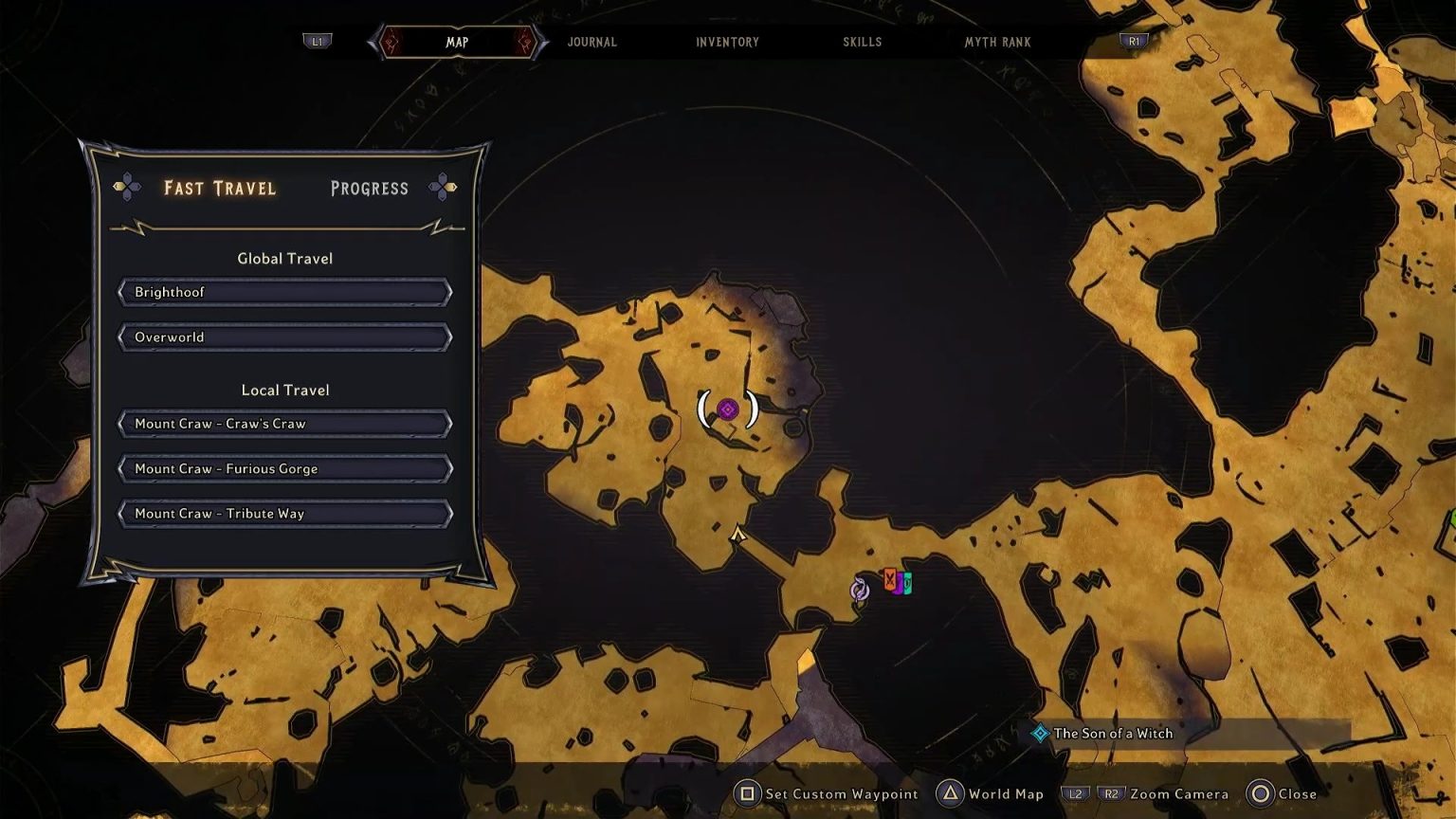Screen dimensions: 1456x819
Task: Travel to Mount Craw - Furious Gorge
Action: [283, 468]
